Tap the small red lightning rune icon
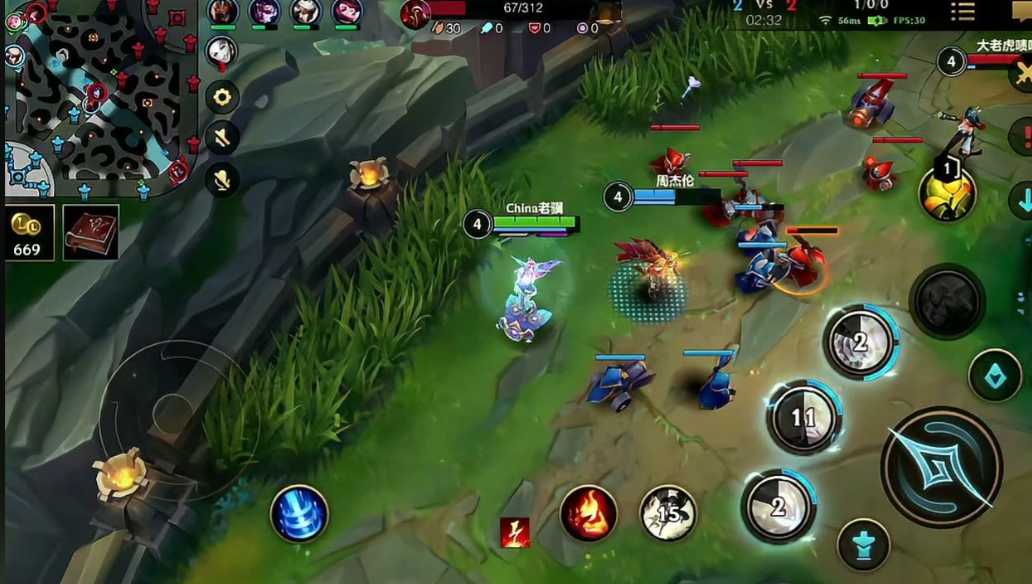 [515, 532]
